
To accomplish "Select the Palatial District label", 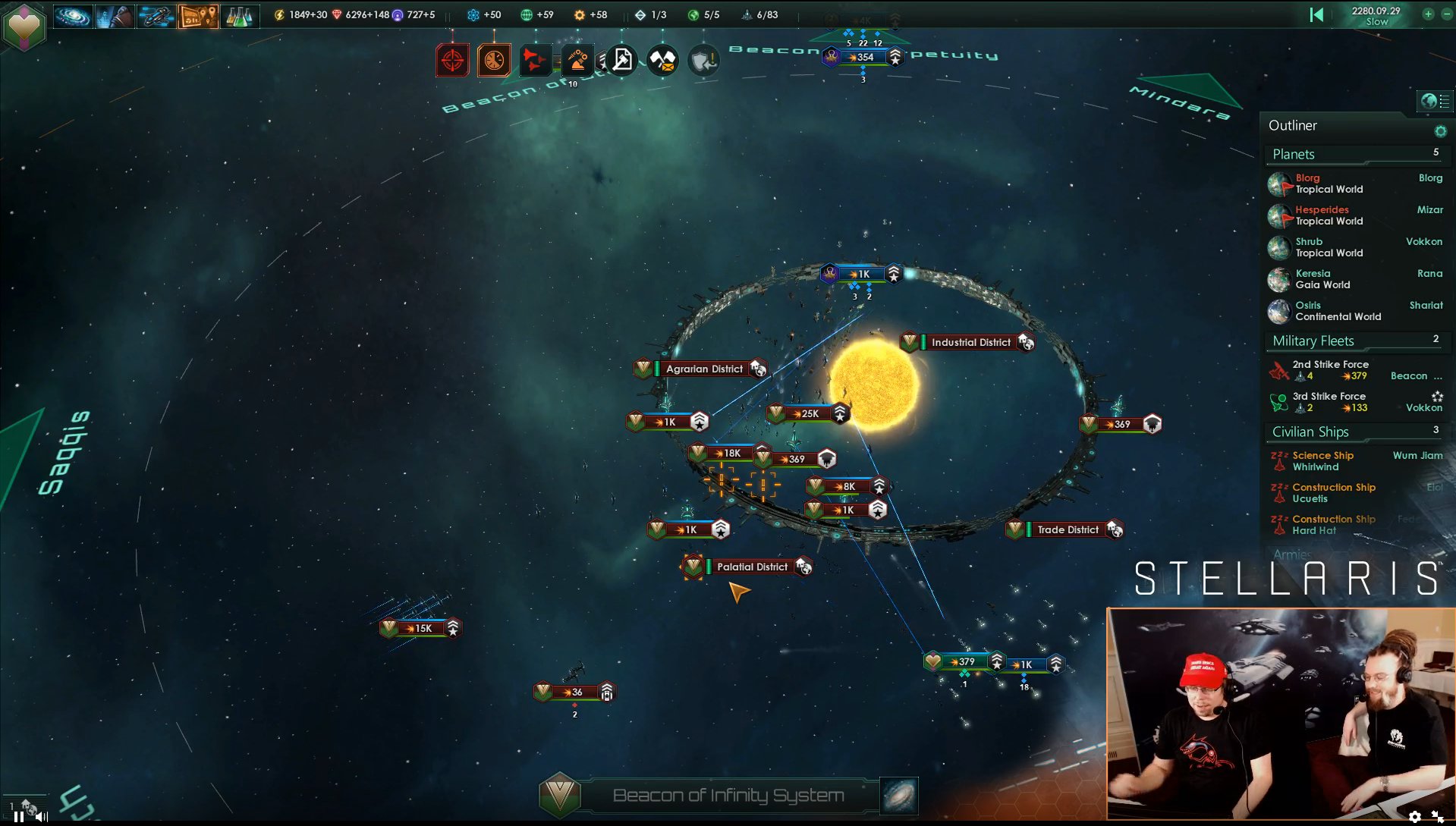I will pyautogui.click(x=752, y=567).
